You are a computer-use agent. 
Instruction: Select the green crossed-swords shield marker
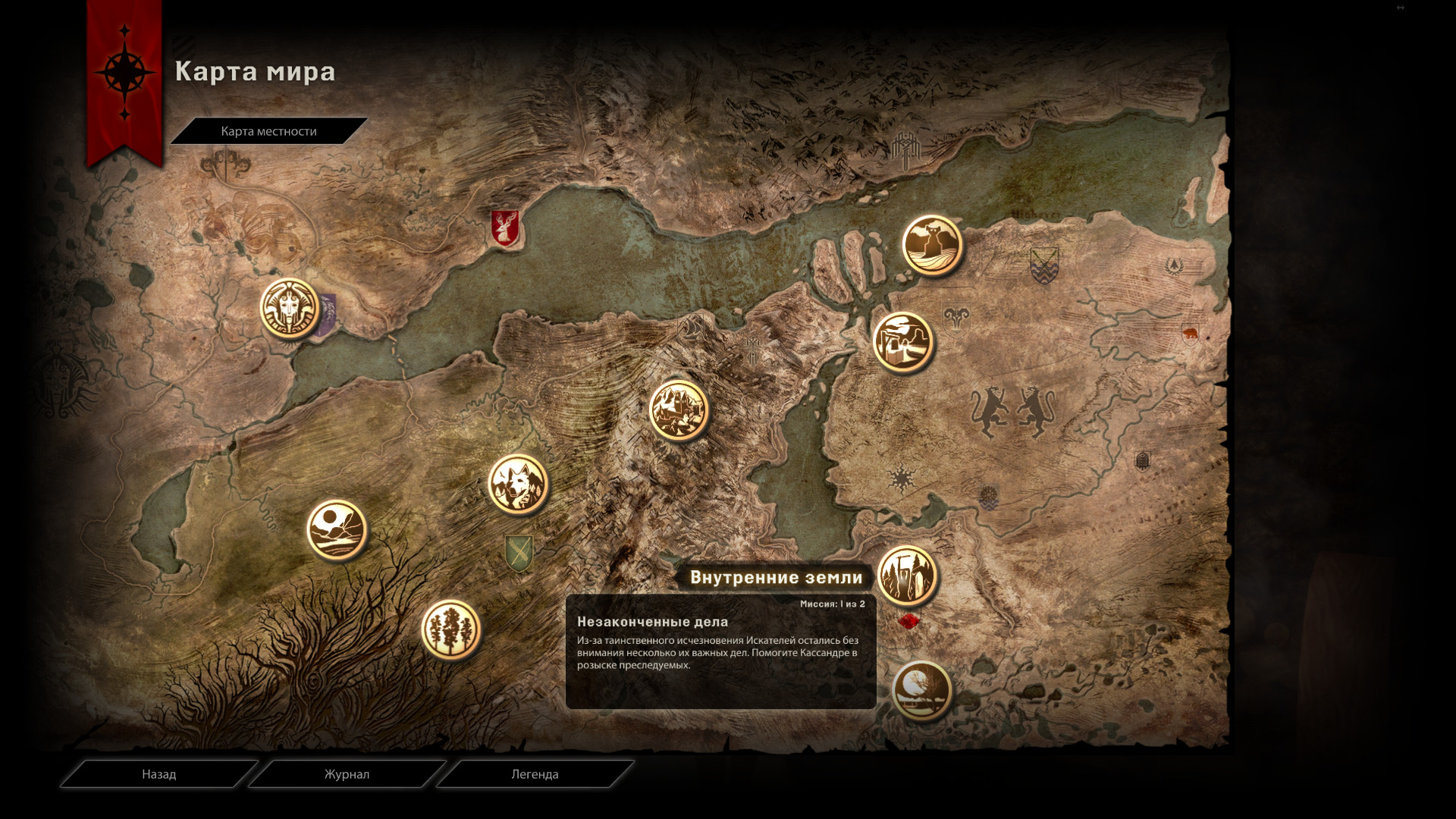point(519,553)
